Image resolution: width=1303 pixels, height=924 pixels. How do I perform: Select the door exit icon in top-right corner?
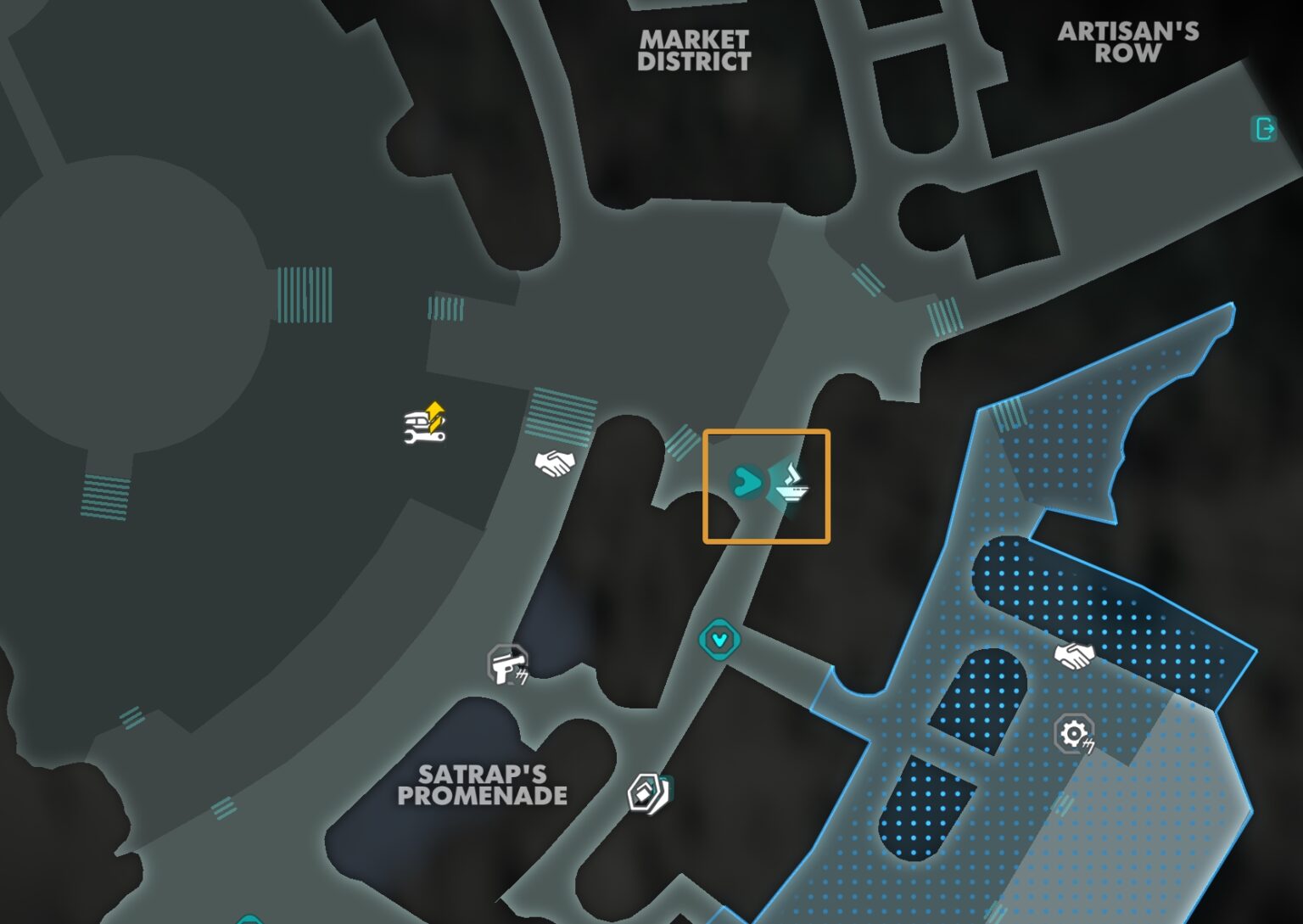[1265, 130]
